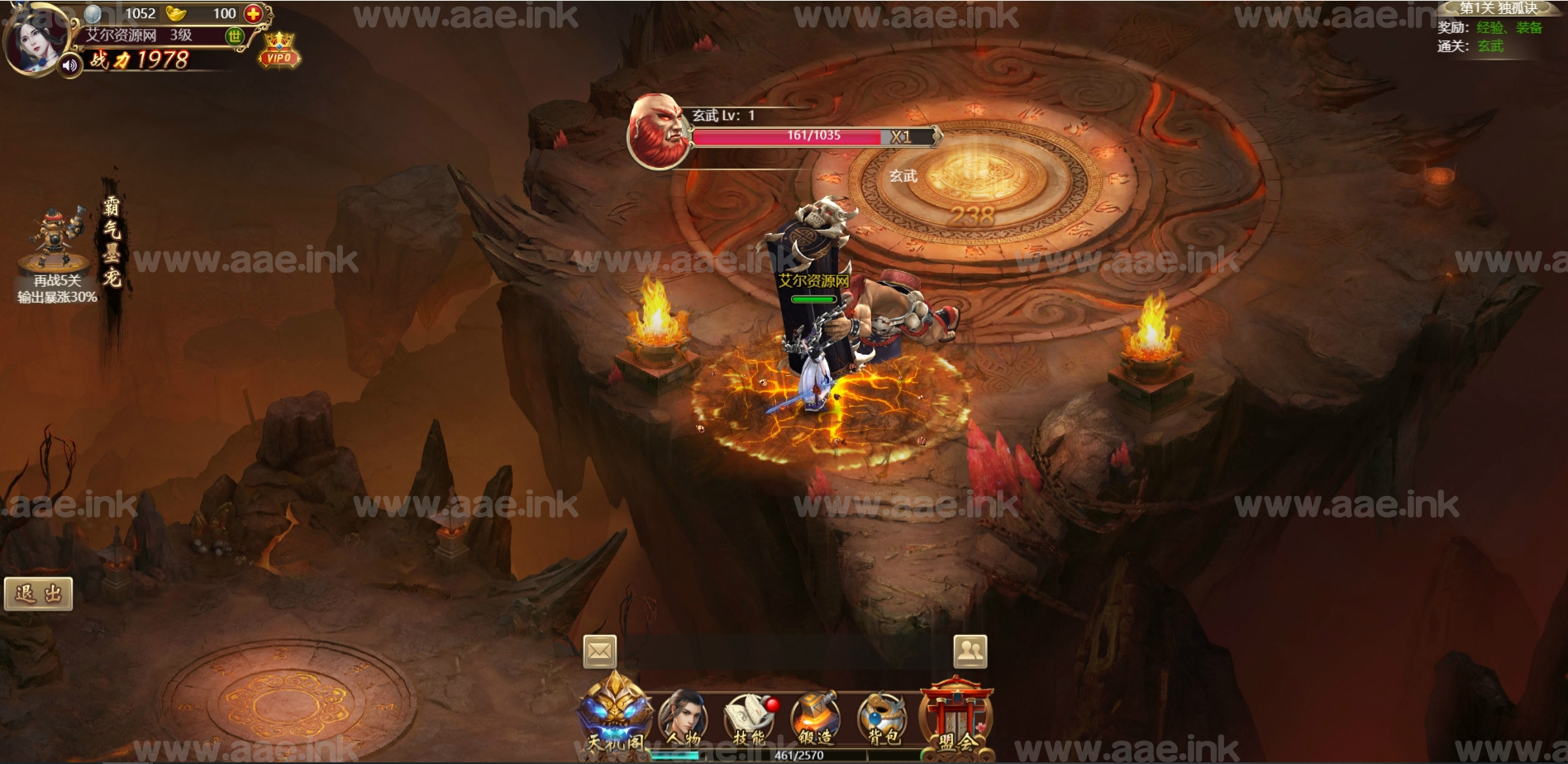Open the player portrait avatar
Viewport: 1568px width, 764px height.
pyautogui.click(x=33, y=38)
